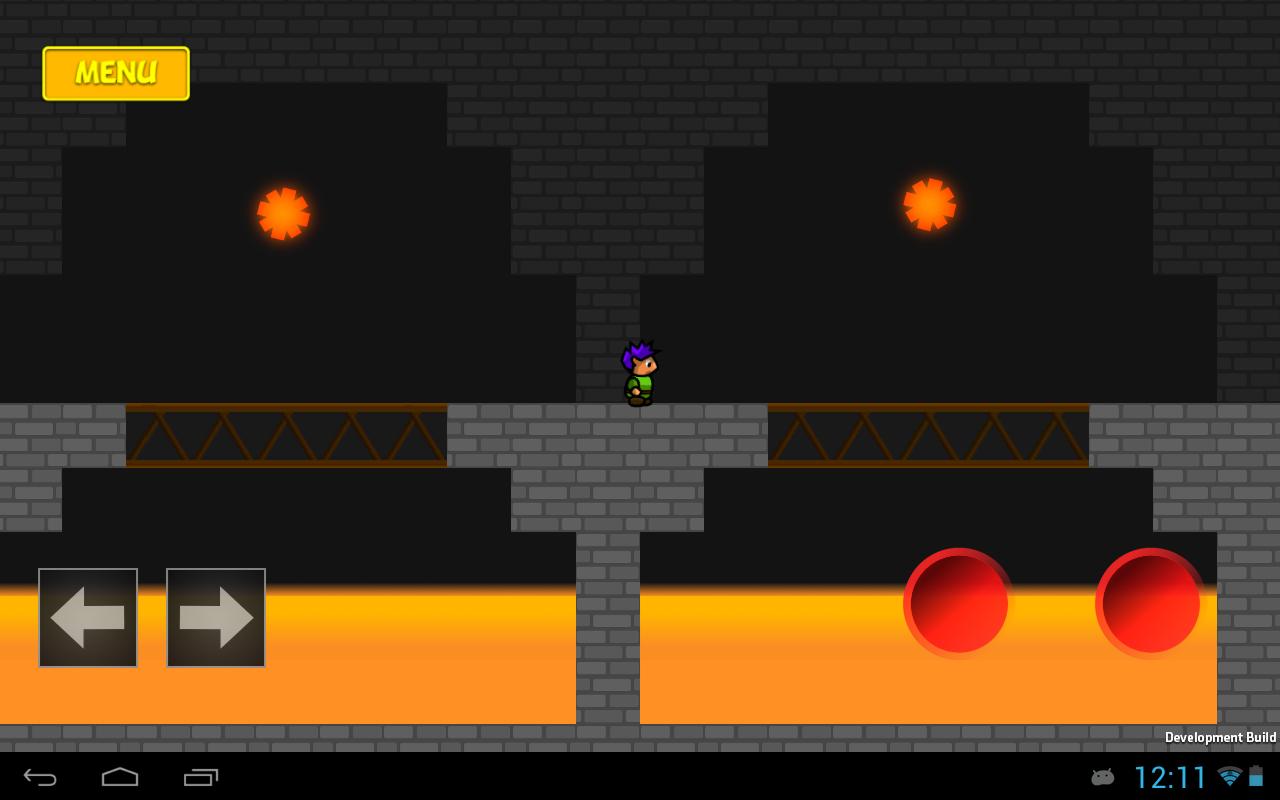
Task: Tap the leftmost red lava bubble
Action: tap(956, 600)
